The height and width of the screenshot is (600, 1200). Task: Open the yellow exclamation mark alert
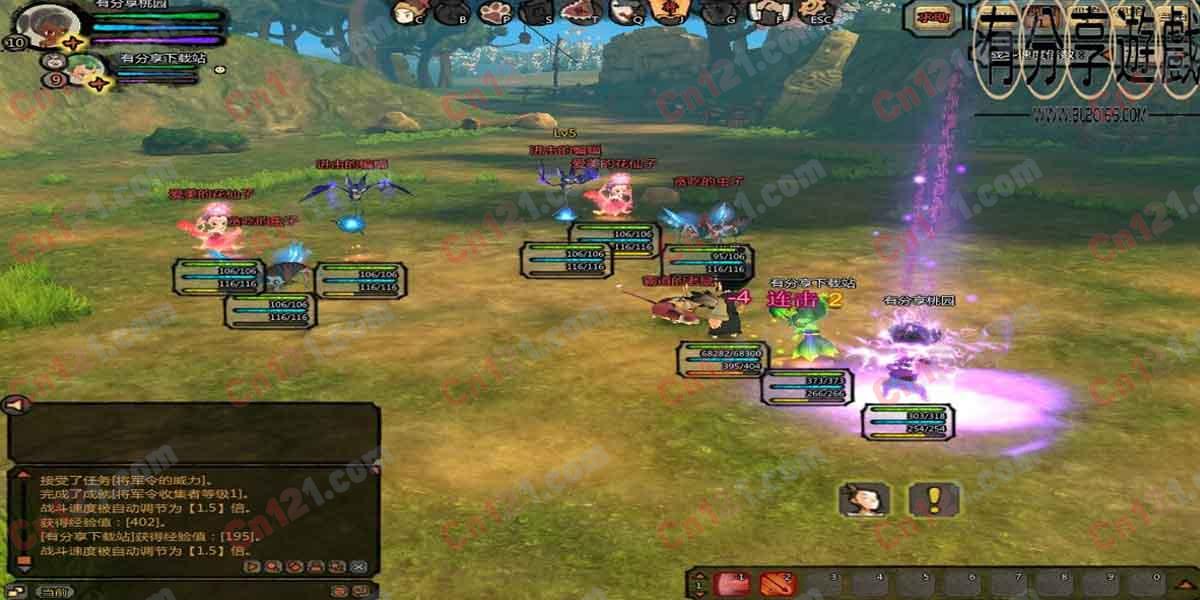(935, 499)
